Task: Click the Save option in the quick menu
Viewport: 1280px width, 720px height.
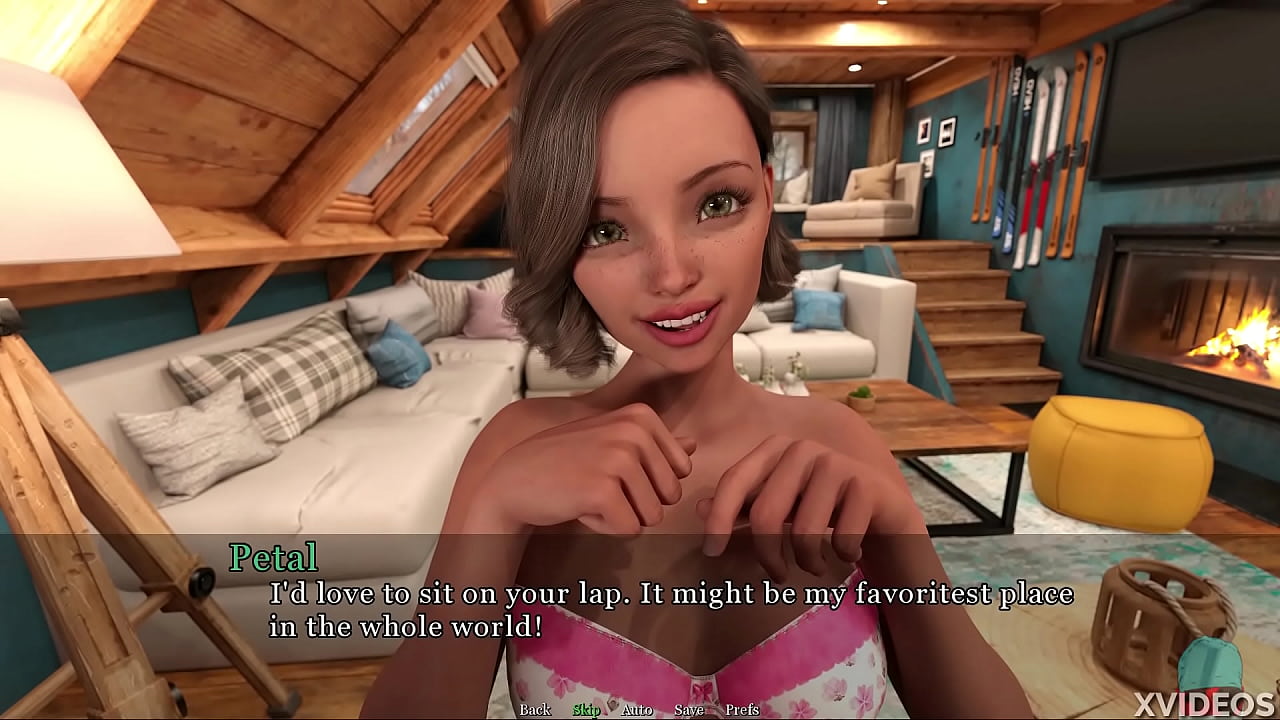Action: [690, 710]
